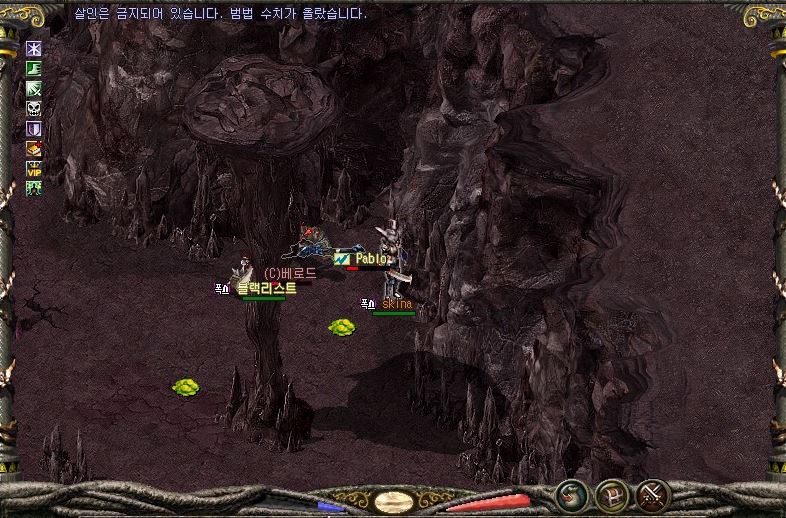Select the green meditating figure buff icon
Screen dimensions: 786x518
pos(34,188)
